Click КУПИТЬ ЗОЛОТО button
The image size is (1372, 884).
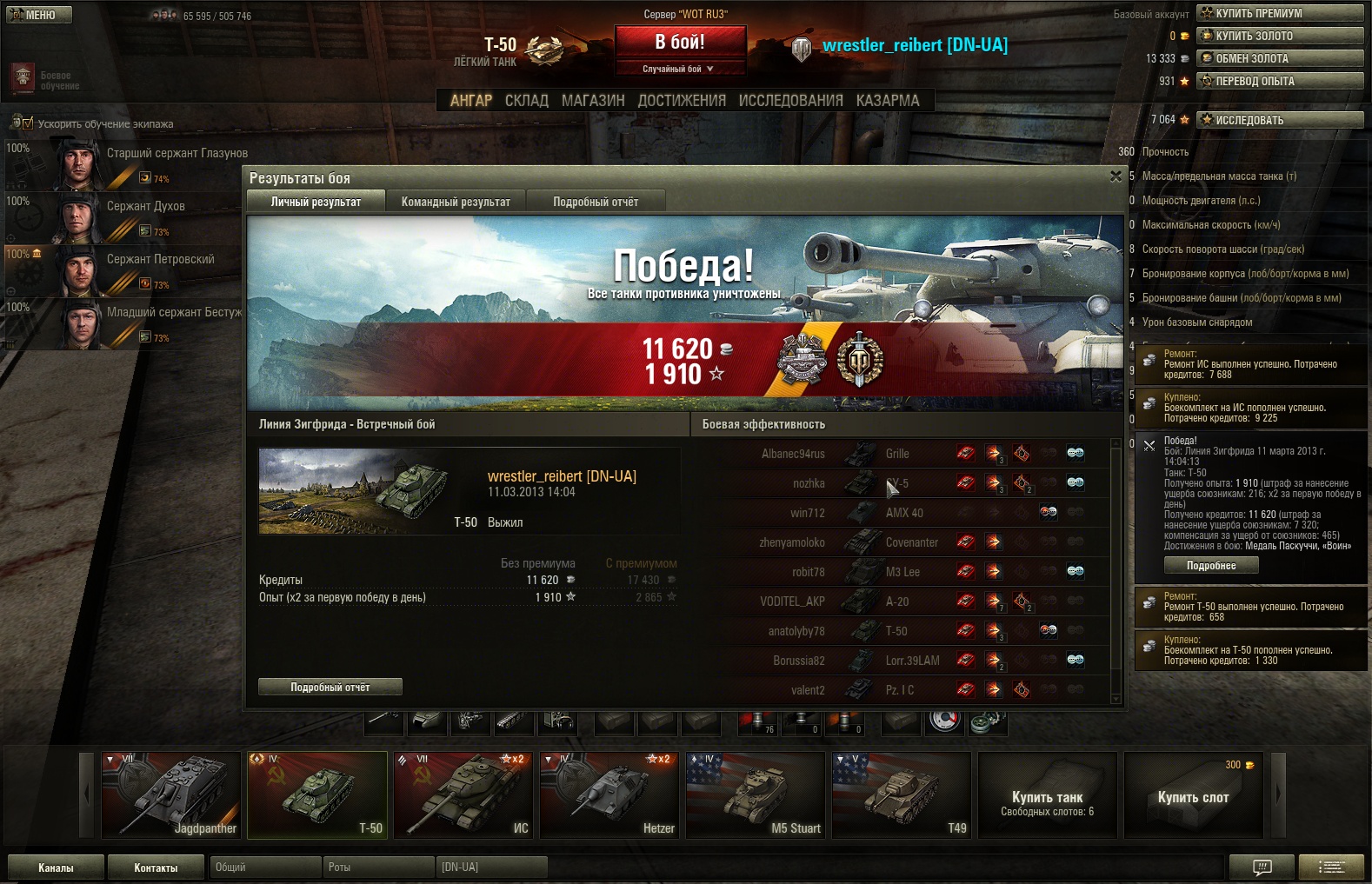pos(1280,36)
